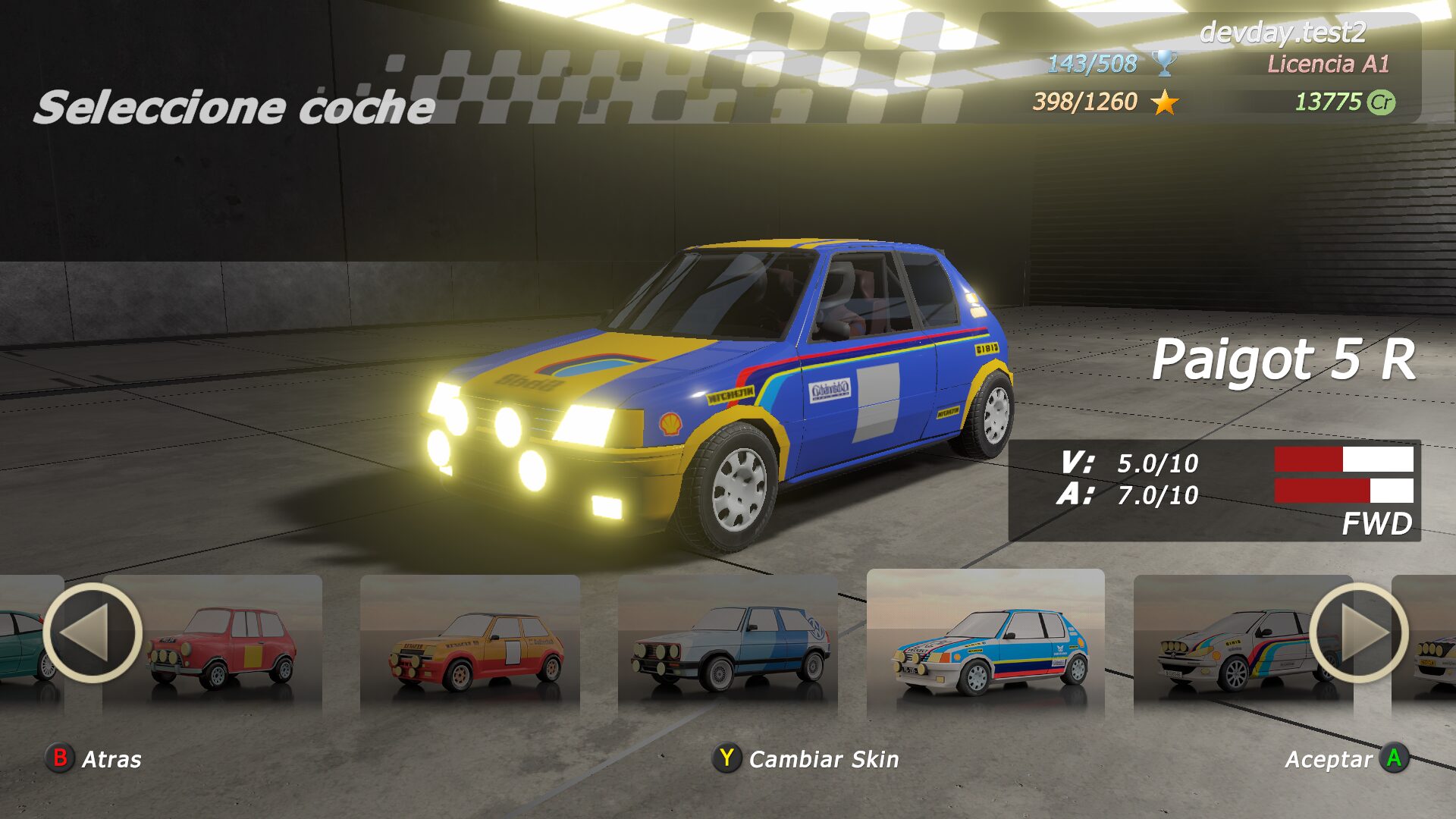Change livery via Cambiar Skin
Image resolution: width=1456 pixels, height=819 pixels.
pos(806,758)
